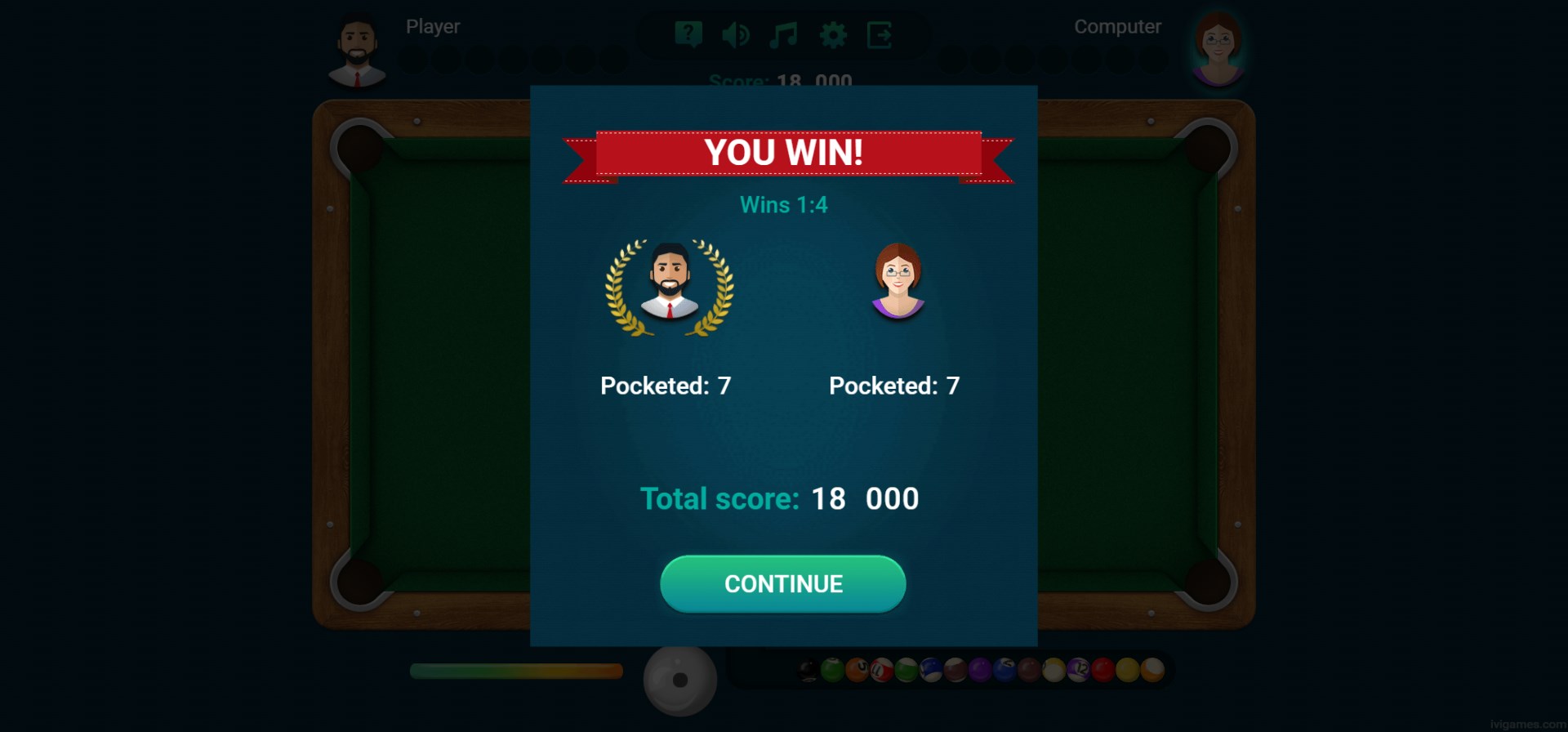Click the YOU WIN banner
This screenshot has width=1568, height=732.
click(x=783, y=151)
